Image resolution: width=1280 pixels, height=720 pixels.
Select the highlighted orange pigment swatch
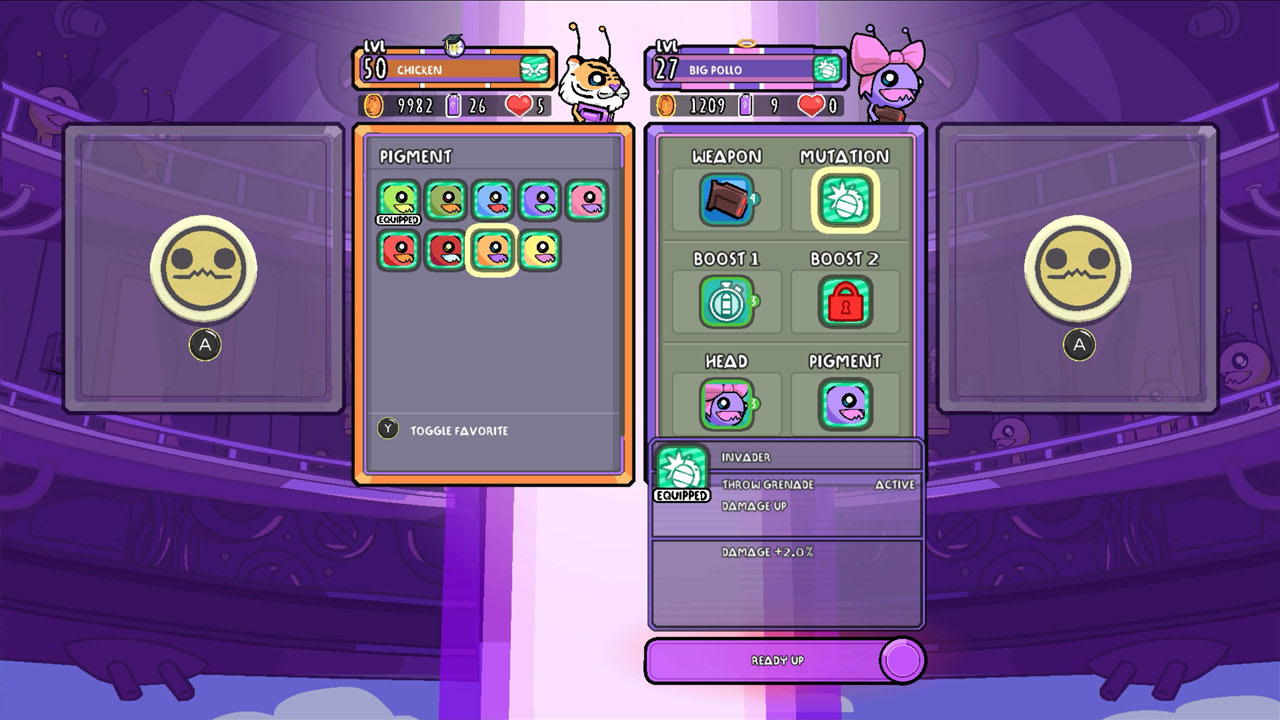pyautogui.click(x=492, y=250)
